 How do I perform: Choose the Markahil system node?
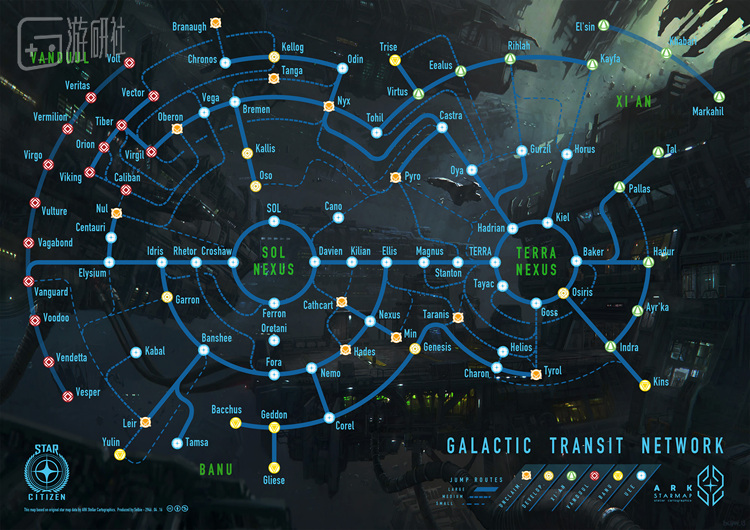point(708,97)
